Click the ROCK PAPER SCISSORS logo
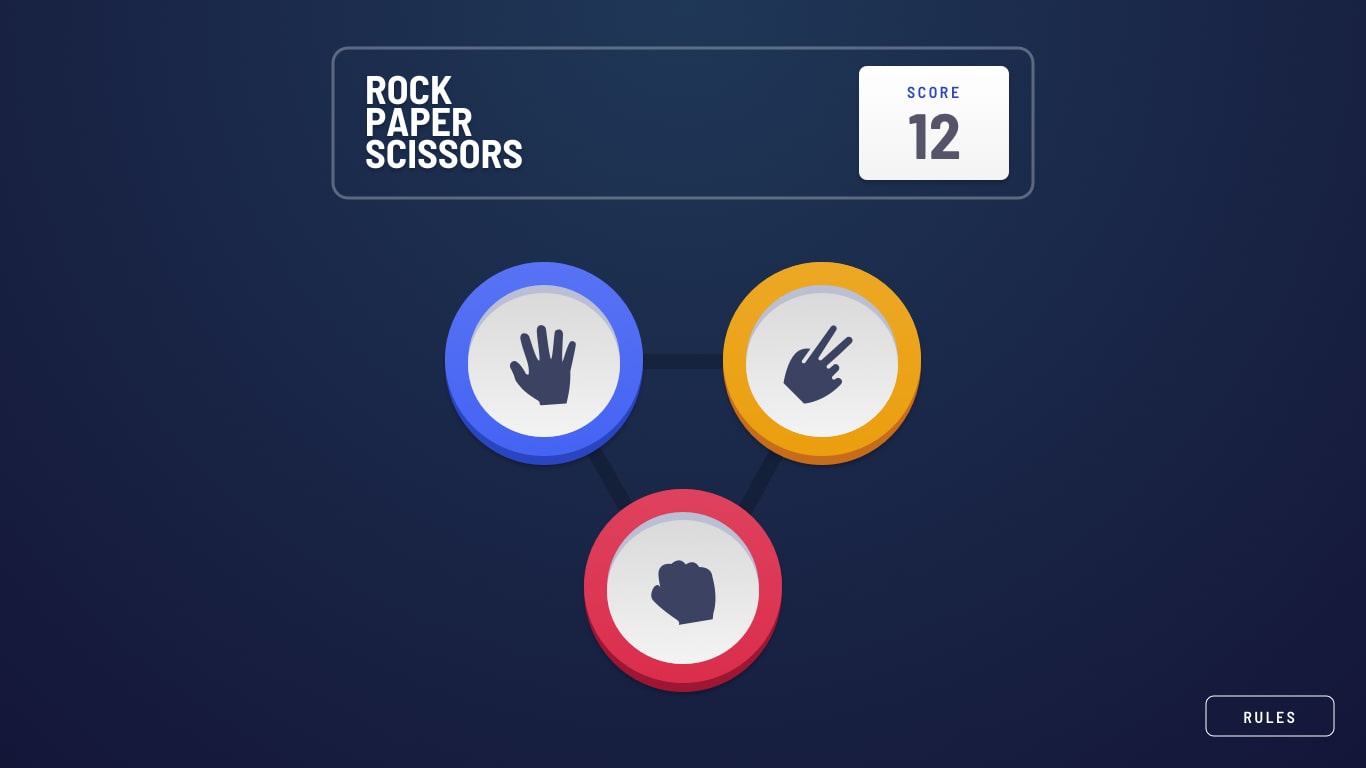 coord(443,122)
